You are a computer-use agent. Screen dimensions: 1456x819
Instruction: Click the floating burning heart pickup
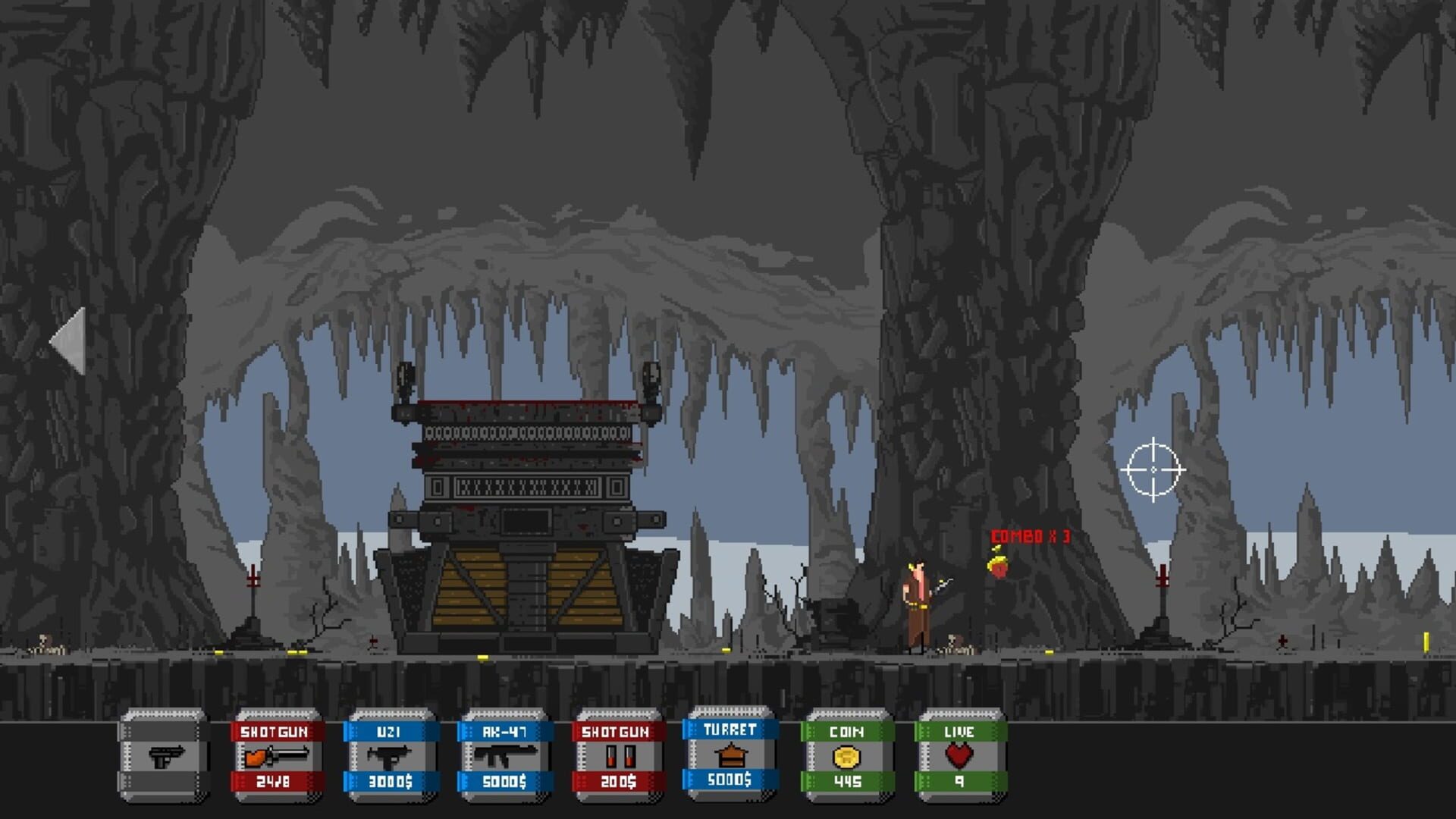pyautogui.click(x=998, y=566)
